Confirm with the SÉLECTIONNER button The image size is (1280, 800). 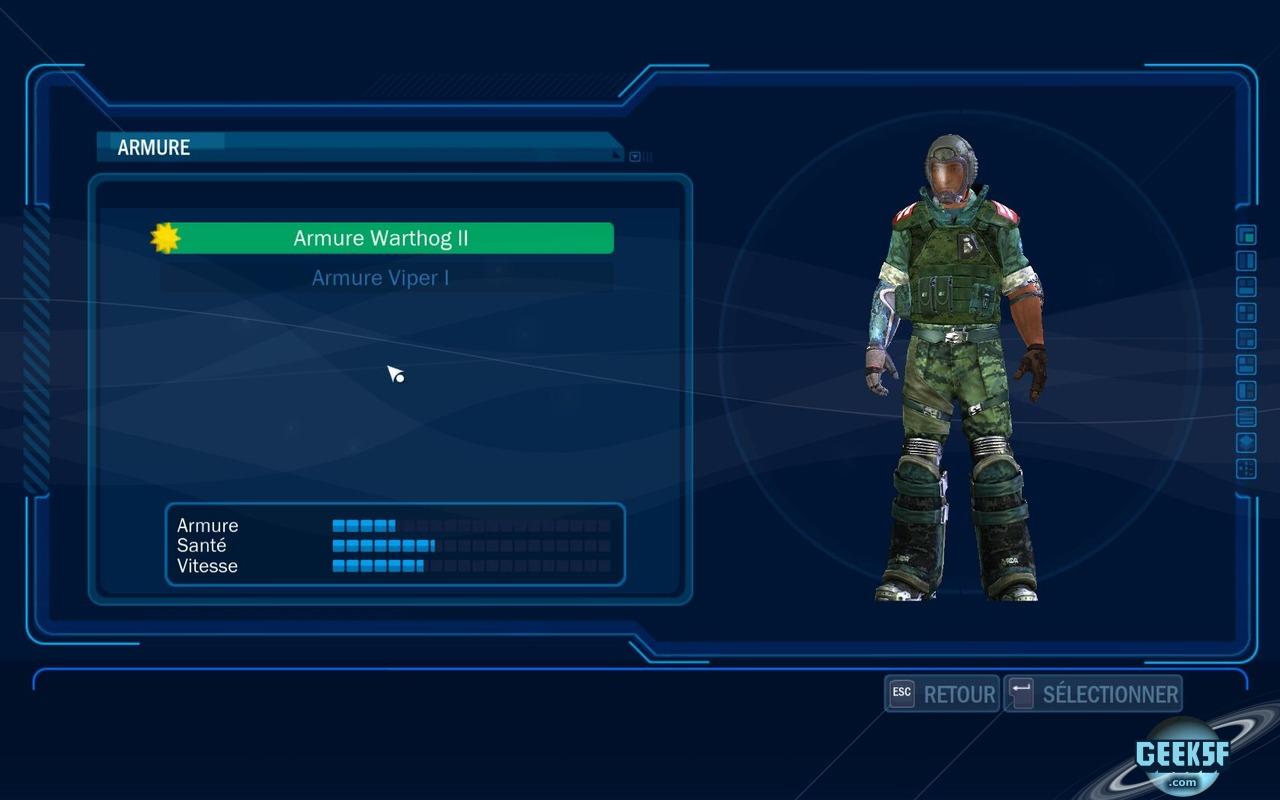1093,694
